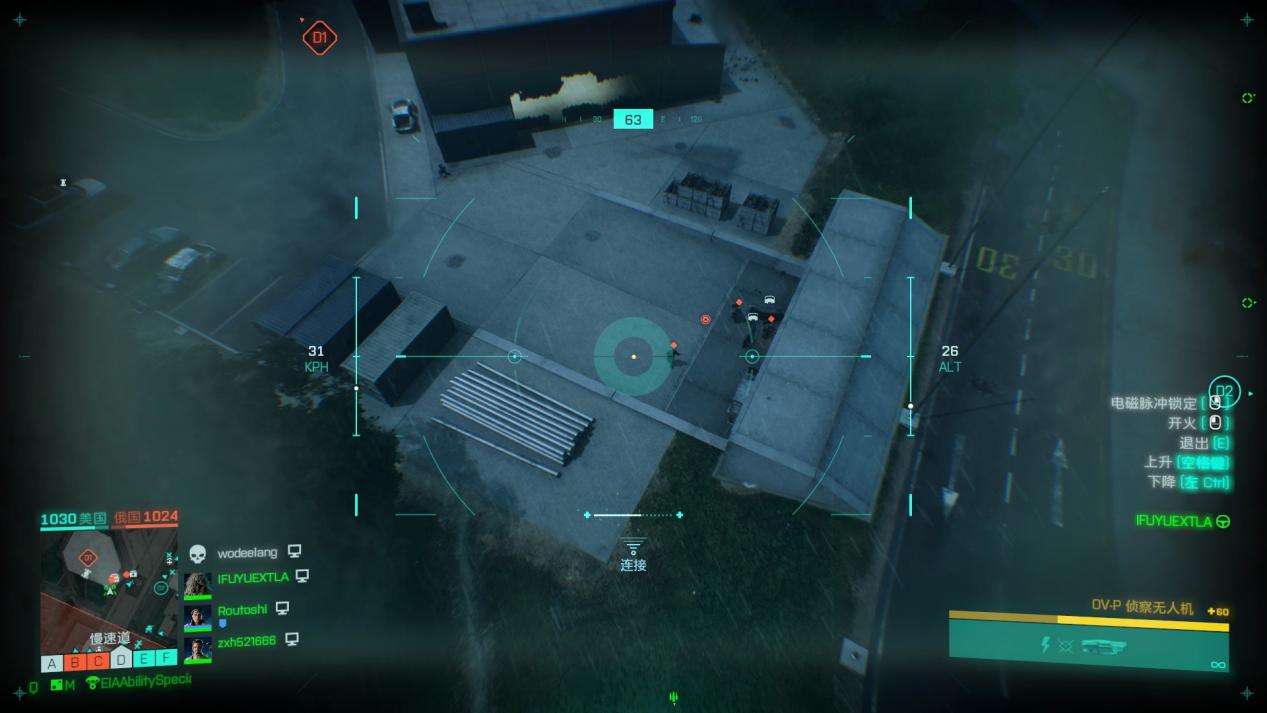Click the highlighted sector D indicator
1267x713 pixels.
pos(121,659)
